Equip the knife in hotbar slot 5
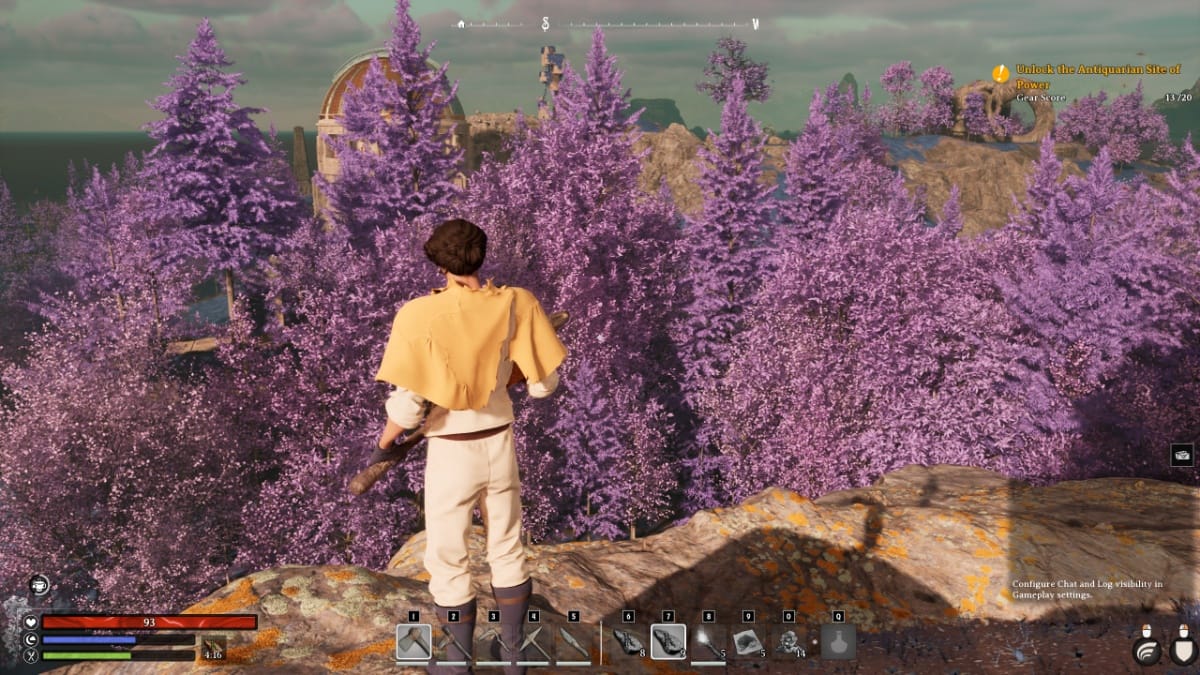The image size is (1200, 675). 573,642
